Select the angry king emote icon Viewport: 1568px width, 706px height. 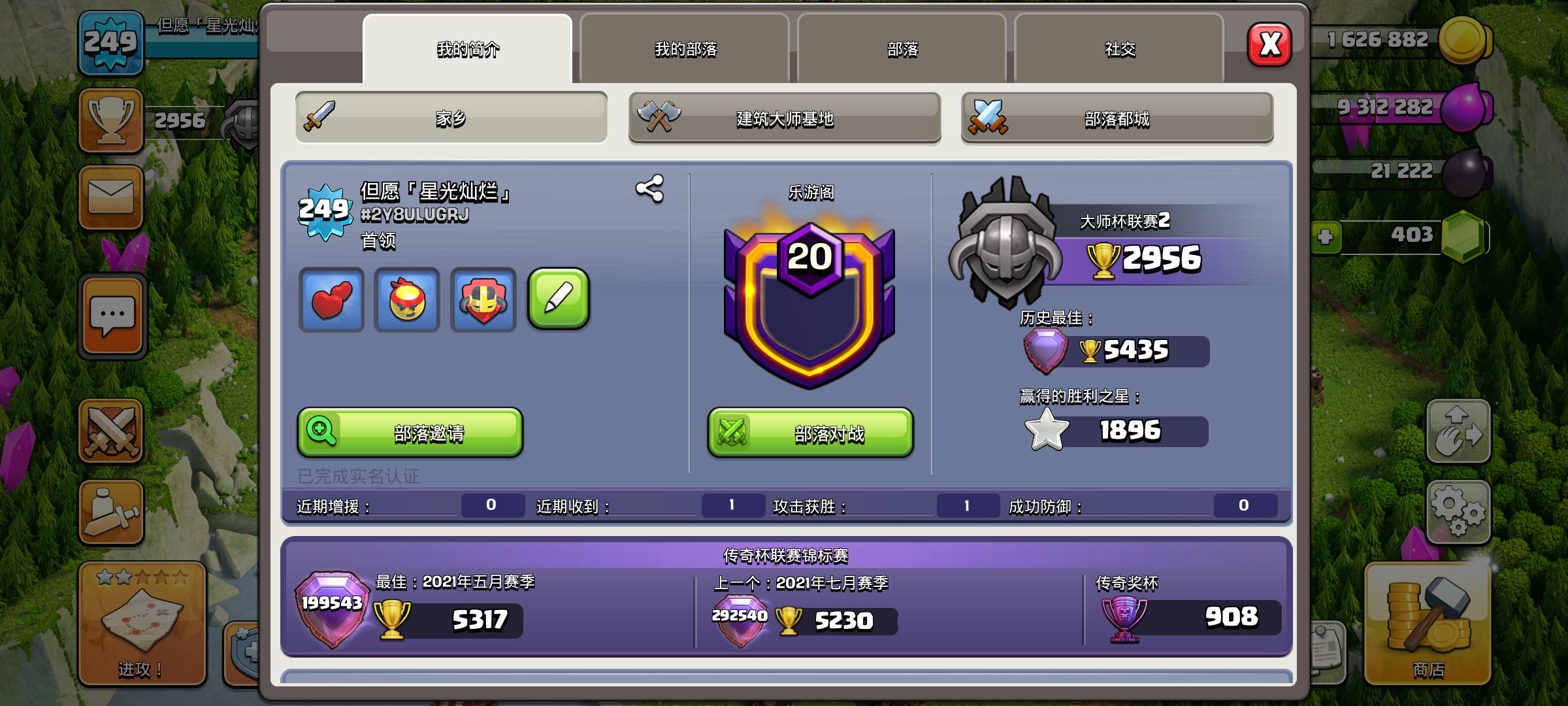pos(408,300)
